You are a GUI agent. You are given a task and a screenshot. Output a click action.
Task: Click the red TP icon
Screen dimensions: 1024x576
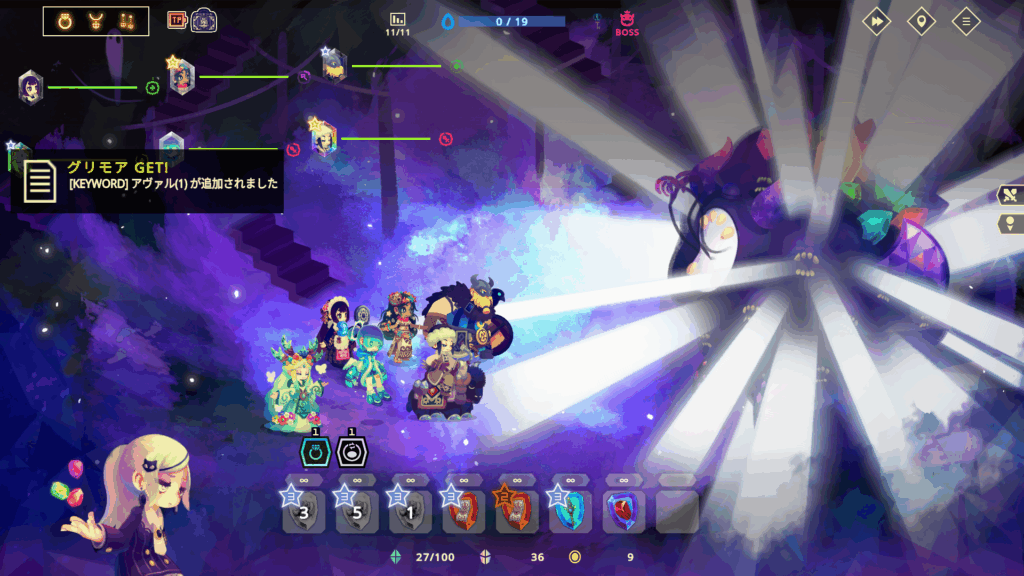point(177,20)
